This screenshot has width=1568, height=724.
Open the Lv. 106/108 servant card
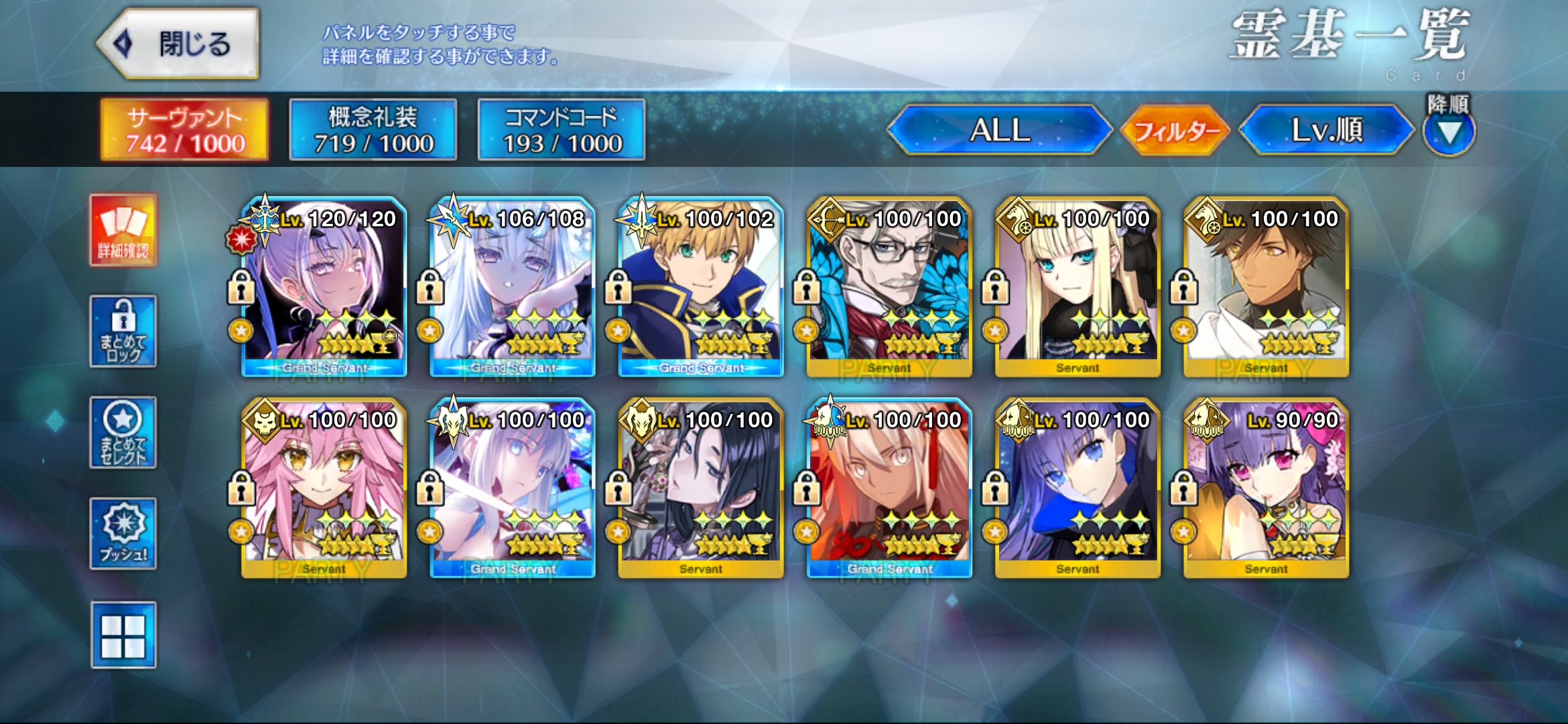click(513, 287)
